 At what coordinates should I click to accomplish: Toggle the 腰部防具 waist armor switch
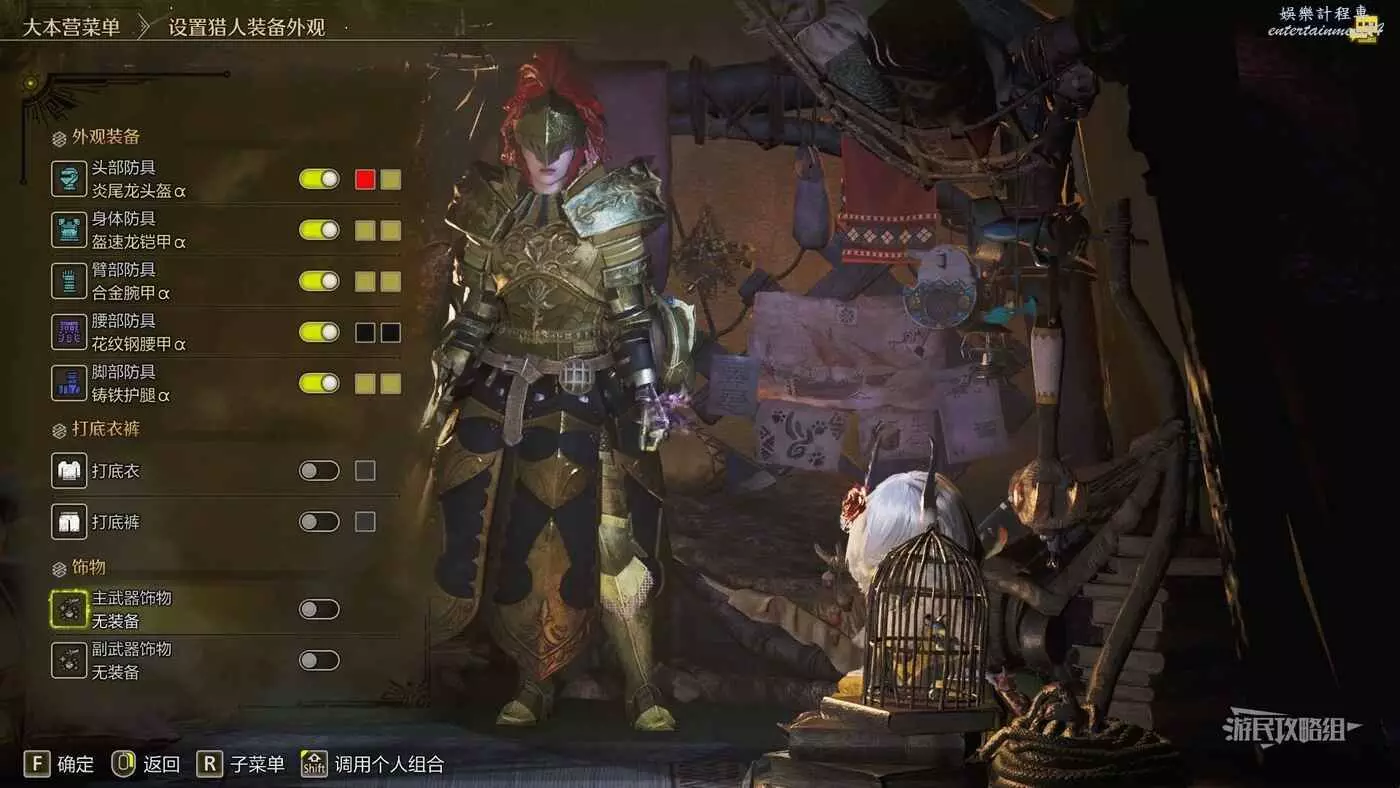point(319,332)
